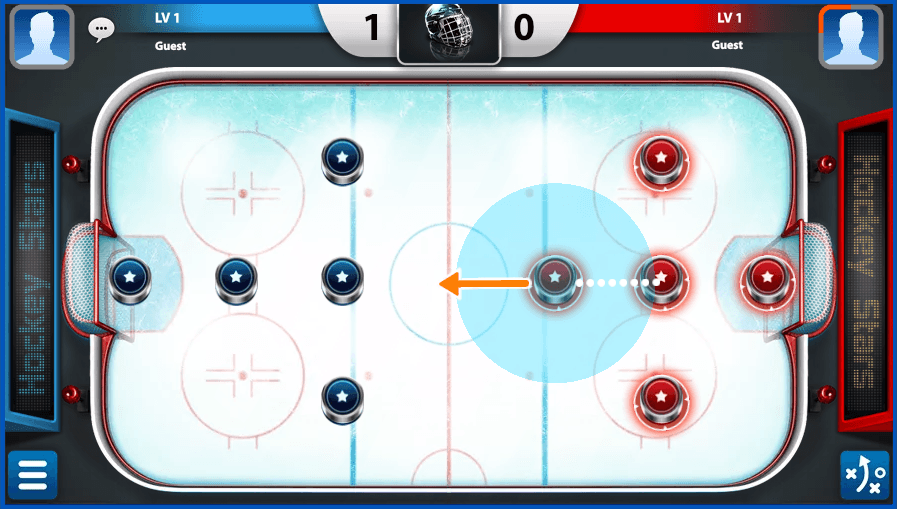View the blue player's avatar profile
897x509 pixels.
click(x=41, y=36)
